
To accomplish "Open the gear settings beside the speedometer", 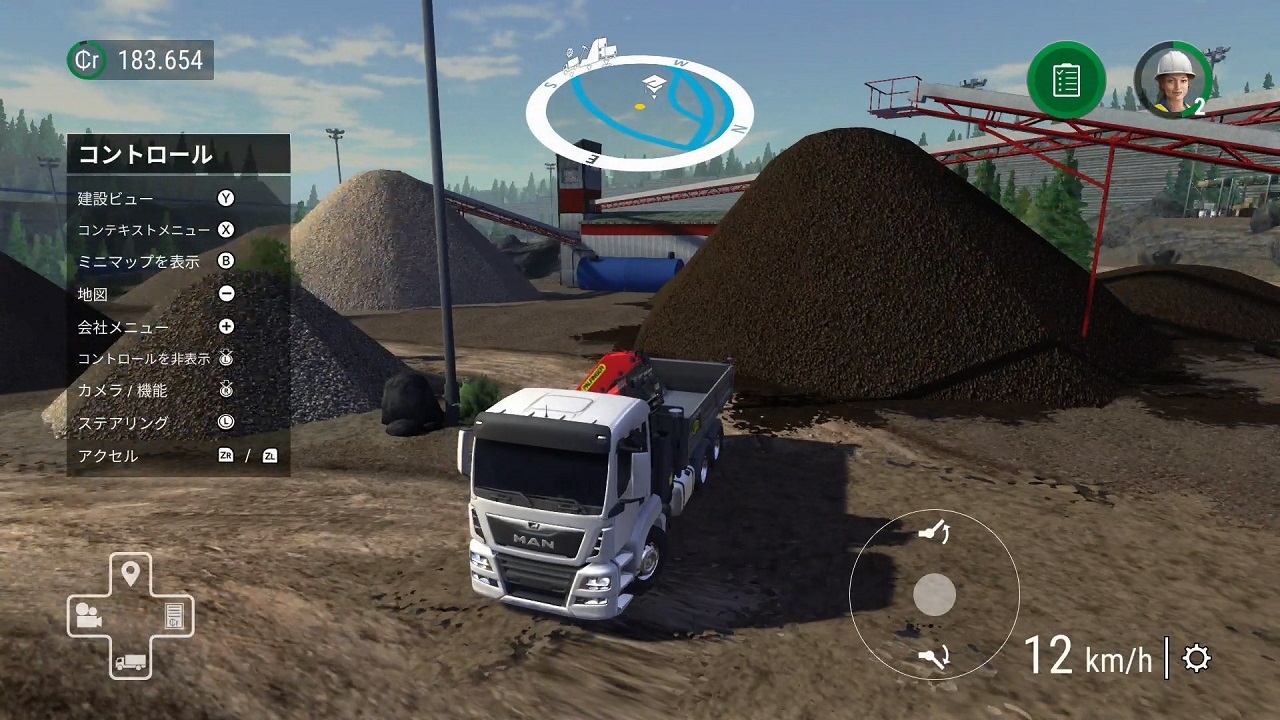I will (1197, 658).
